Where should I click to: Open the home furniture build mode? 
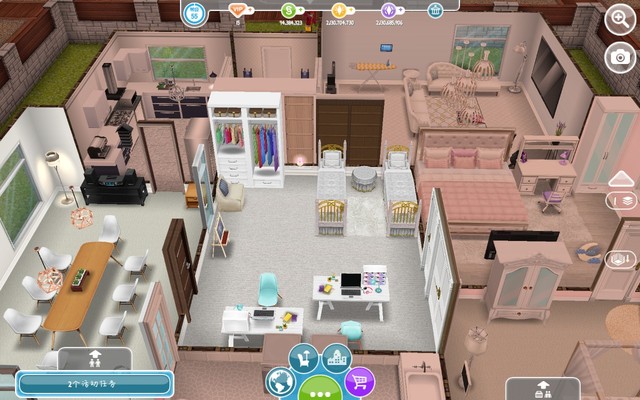tap(304, 357)
